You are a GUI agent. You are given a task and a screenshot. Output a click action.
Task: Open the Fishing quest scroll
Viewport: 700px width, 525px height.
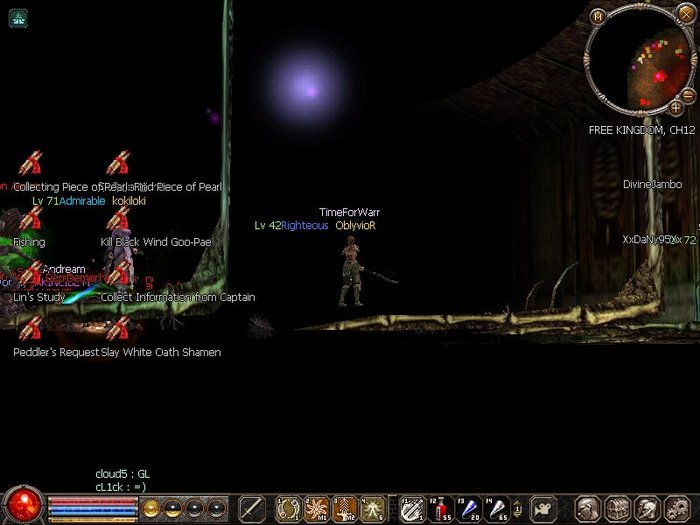pos(31,220)
